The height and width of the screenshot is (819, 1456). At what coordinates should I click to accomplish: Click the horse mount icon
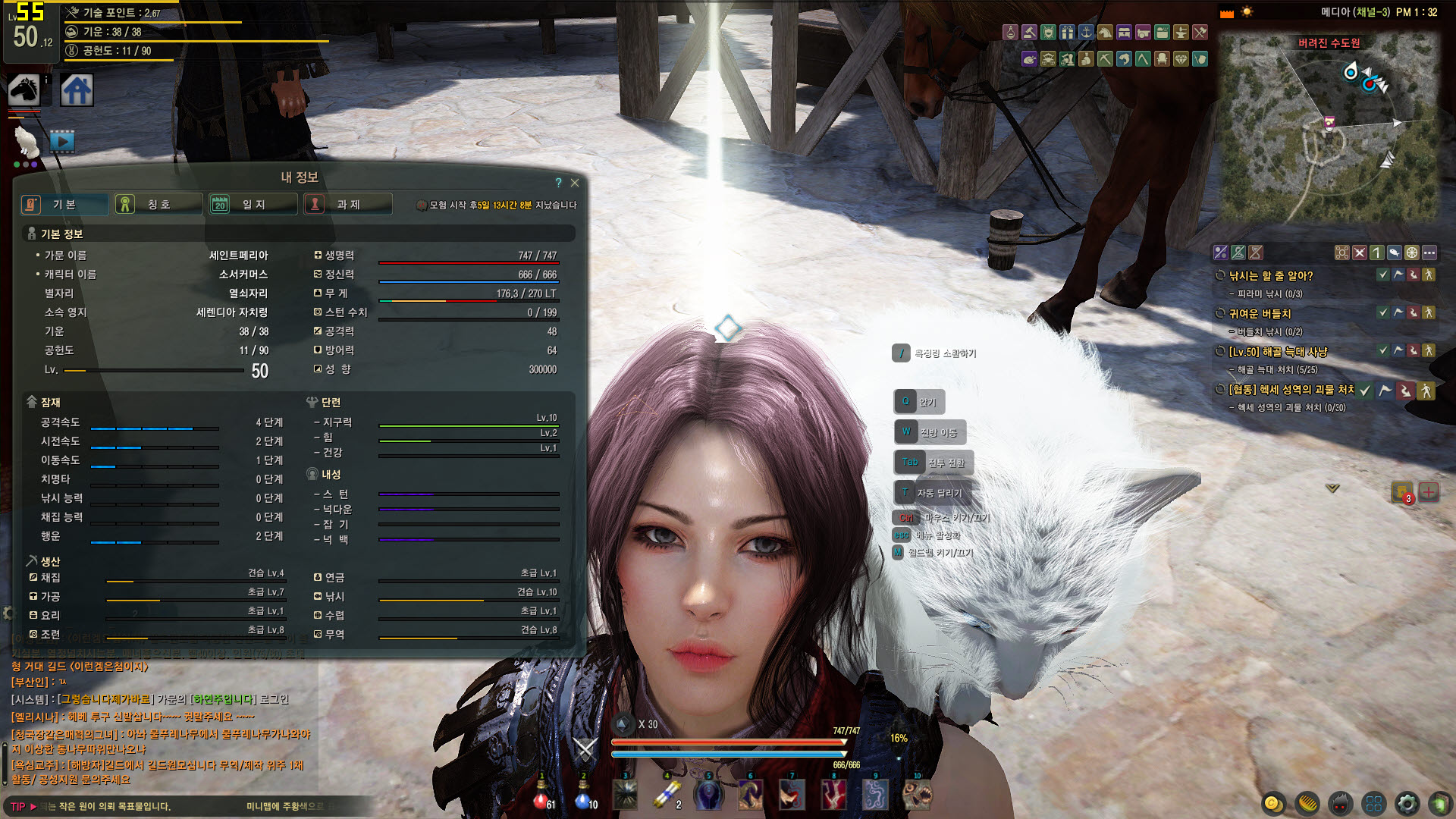(x=24, y=89)
